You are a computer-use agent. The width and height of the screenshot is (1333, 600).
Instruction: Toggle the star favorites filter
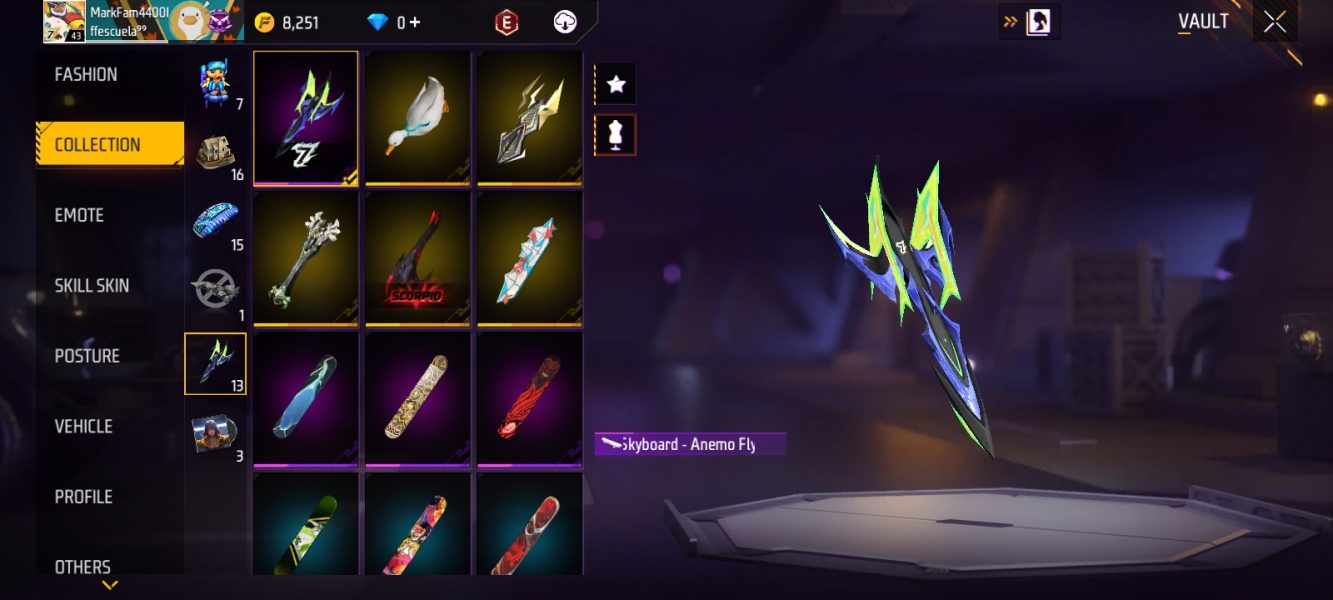pos(616,85)
